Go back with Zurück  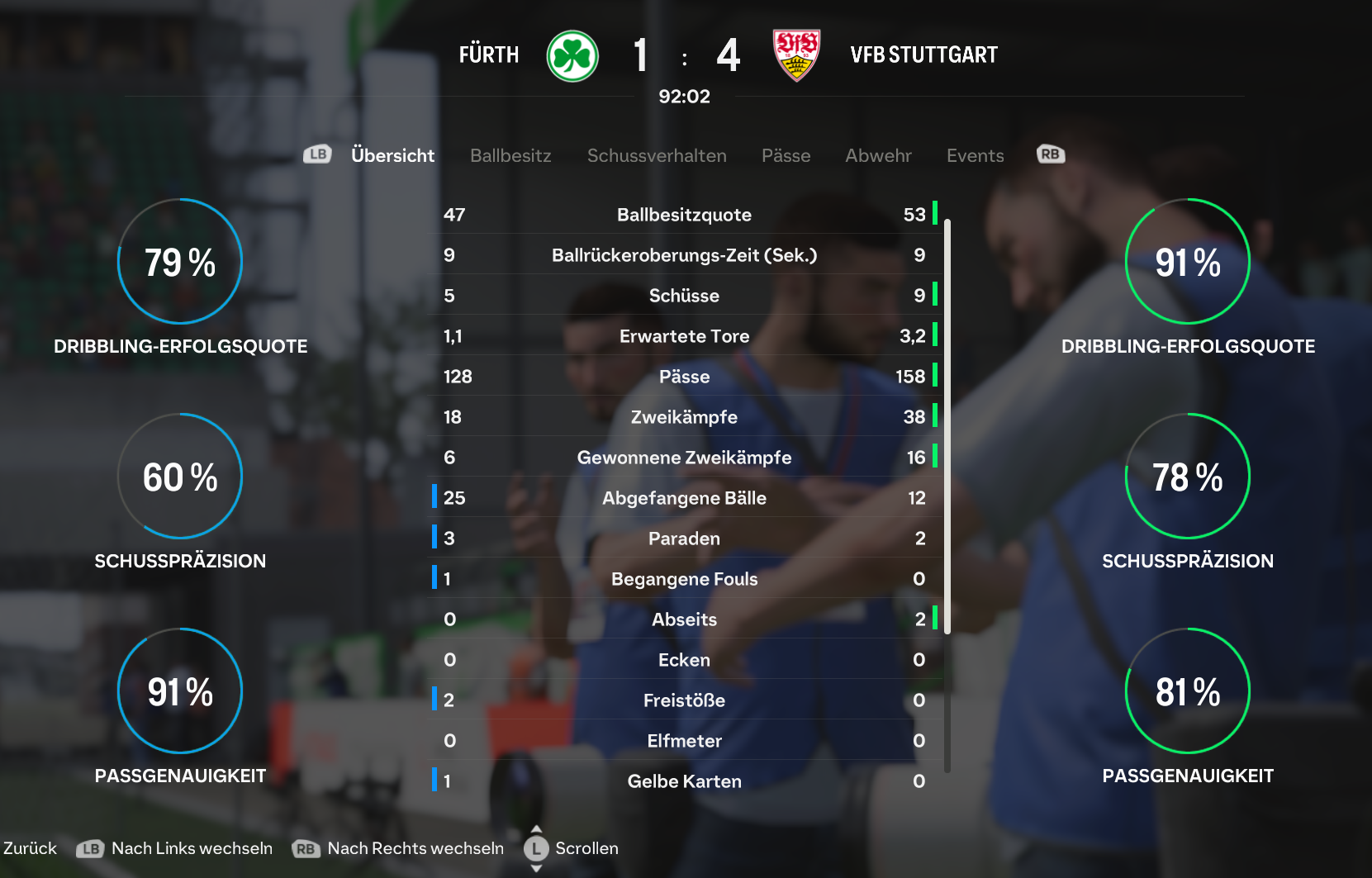coord(30,848)
